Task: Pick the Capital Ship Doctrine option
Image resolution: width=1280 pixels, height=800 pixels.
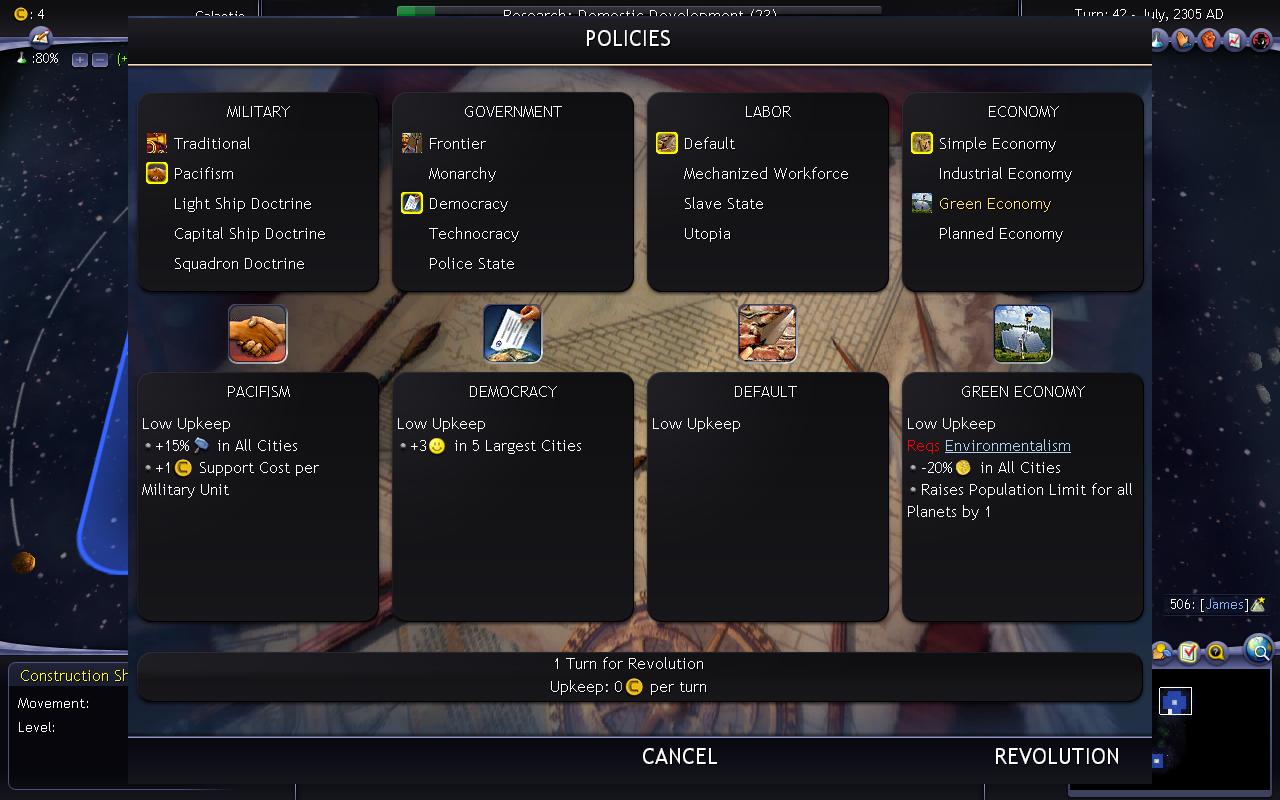Action: [x=249, y=234]
